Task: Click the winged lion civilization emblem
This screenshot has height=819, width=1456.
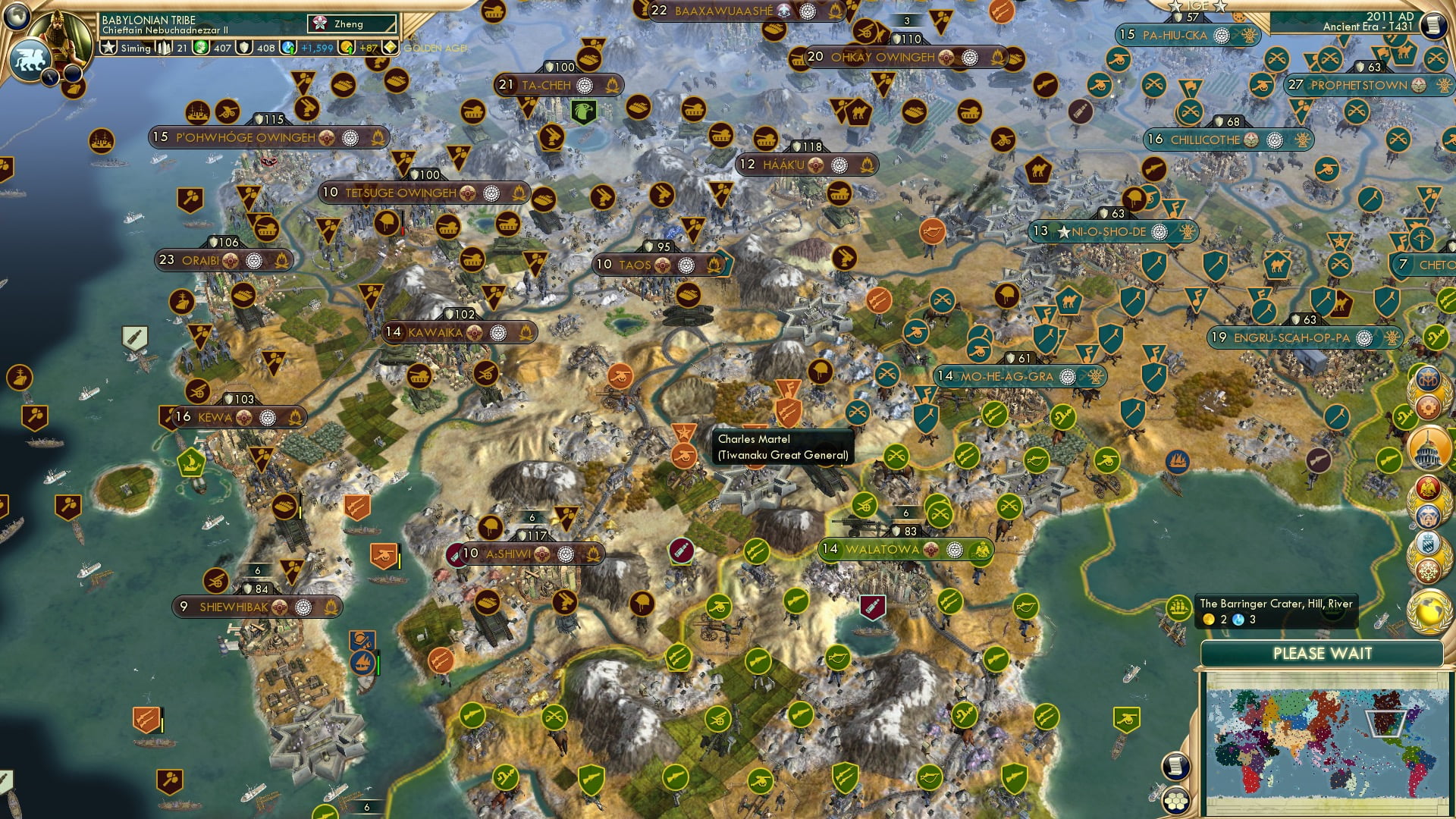Action: 30,58
